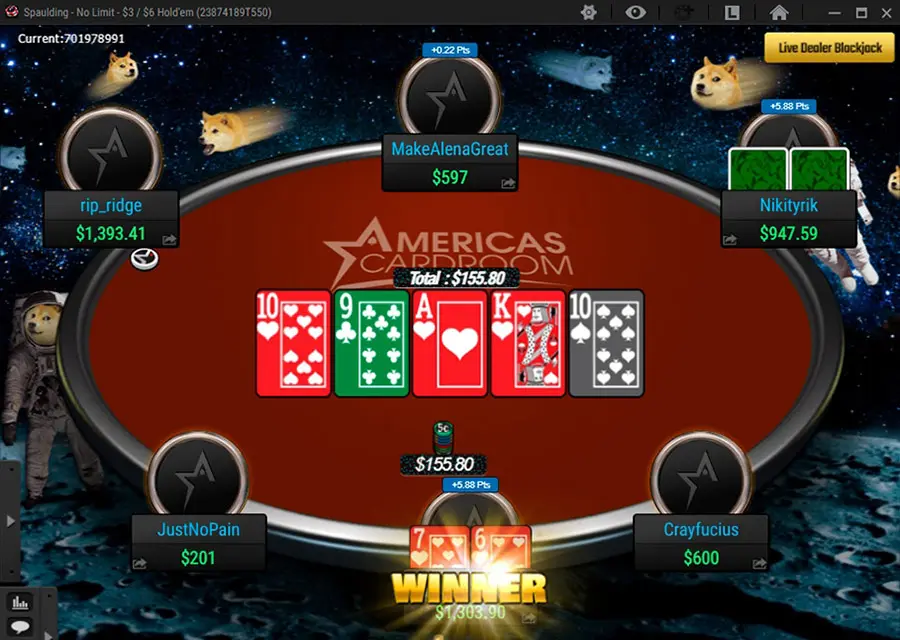Select player JustNoPain's seat panel
Image resolution: width=900 pixels, height=640 pixels.
coord(199,542)
